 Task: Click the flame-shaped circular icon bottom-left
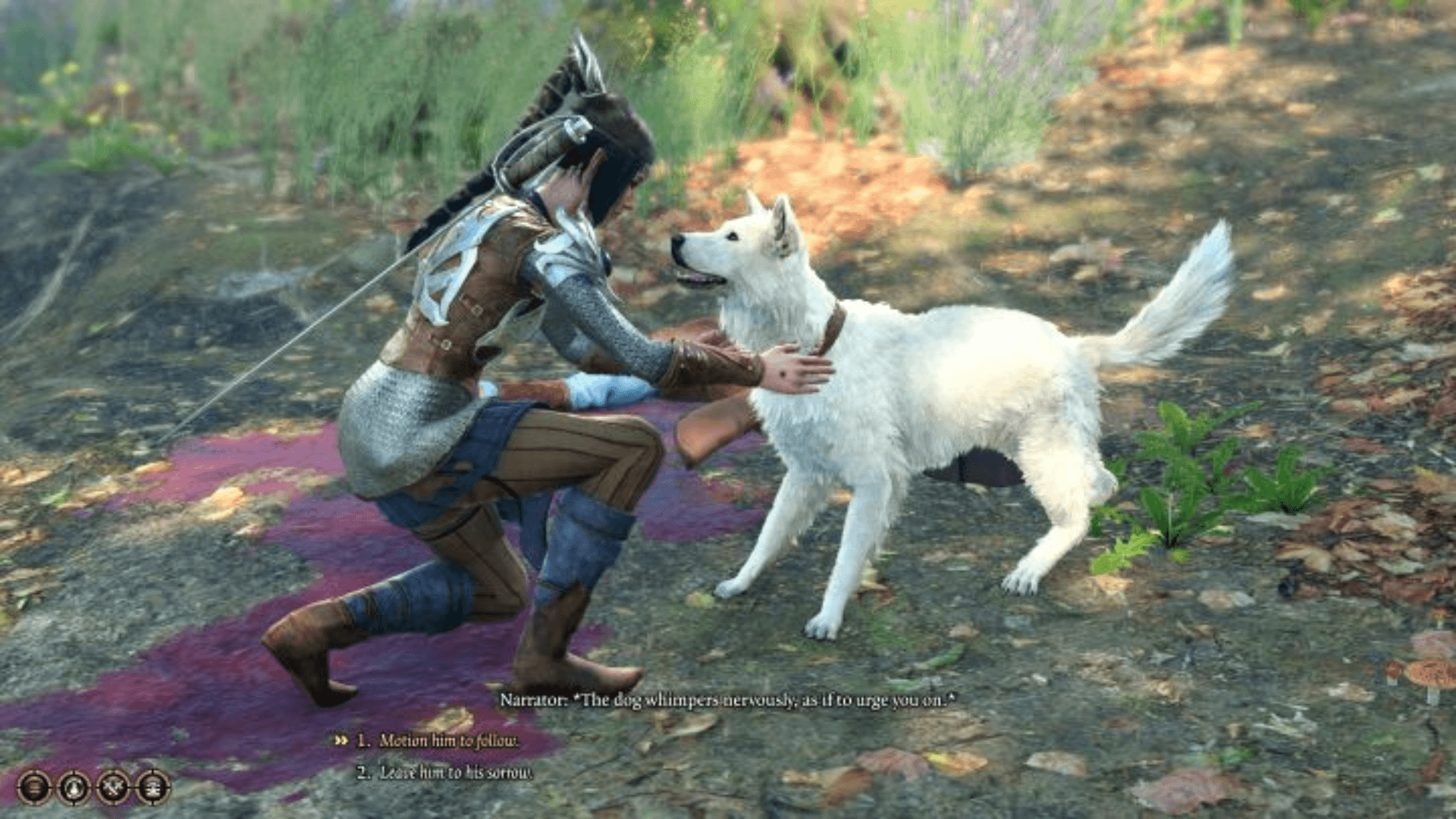pyautogui.click(x=73, y=788)
